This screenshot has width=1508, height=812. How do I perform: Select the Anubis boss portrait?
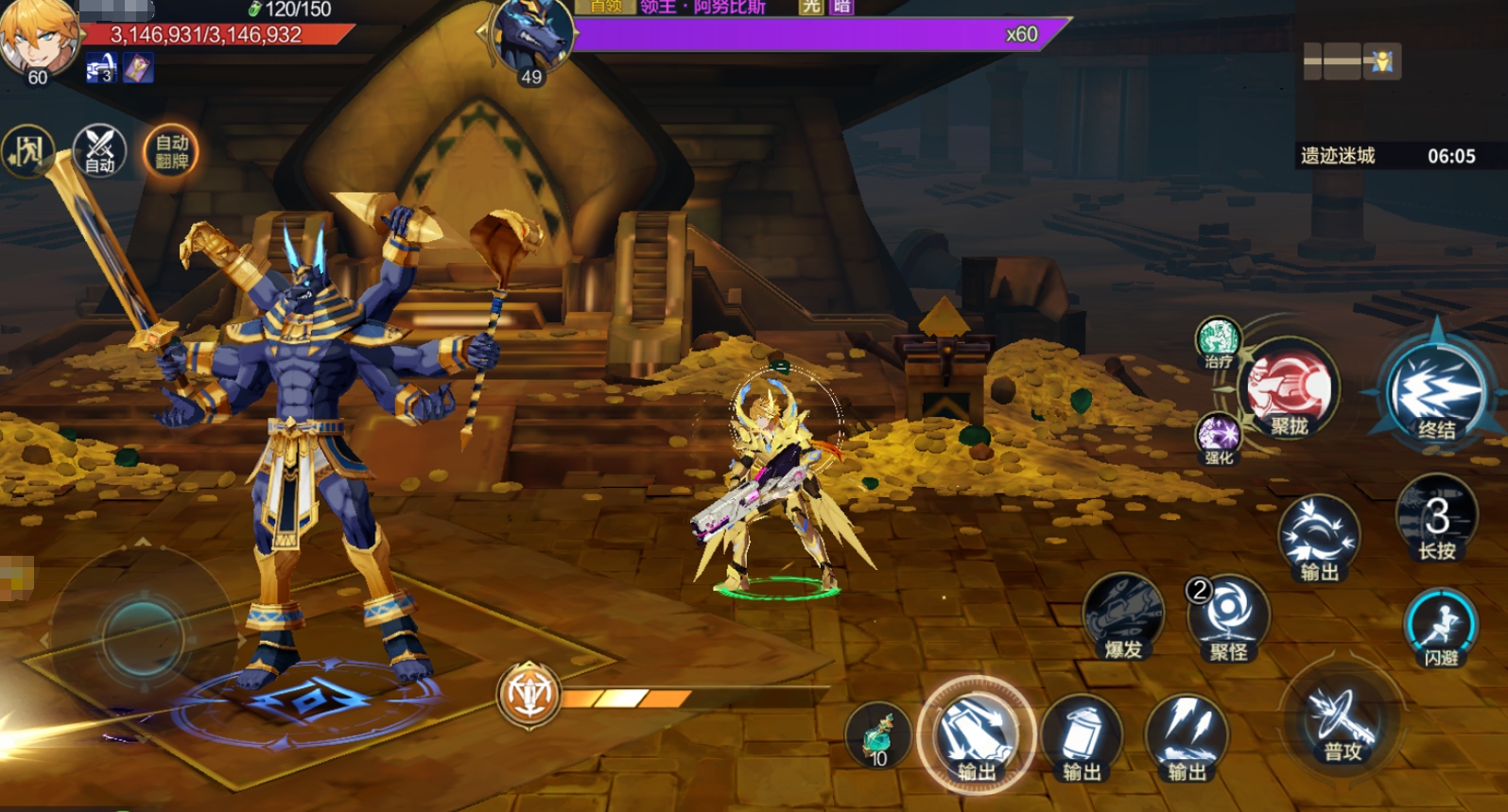[x=531, y=38]
